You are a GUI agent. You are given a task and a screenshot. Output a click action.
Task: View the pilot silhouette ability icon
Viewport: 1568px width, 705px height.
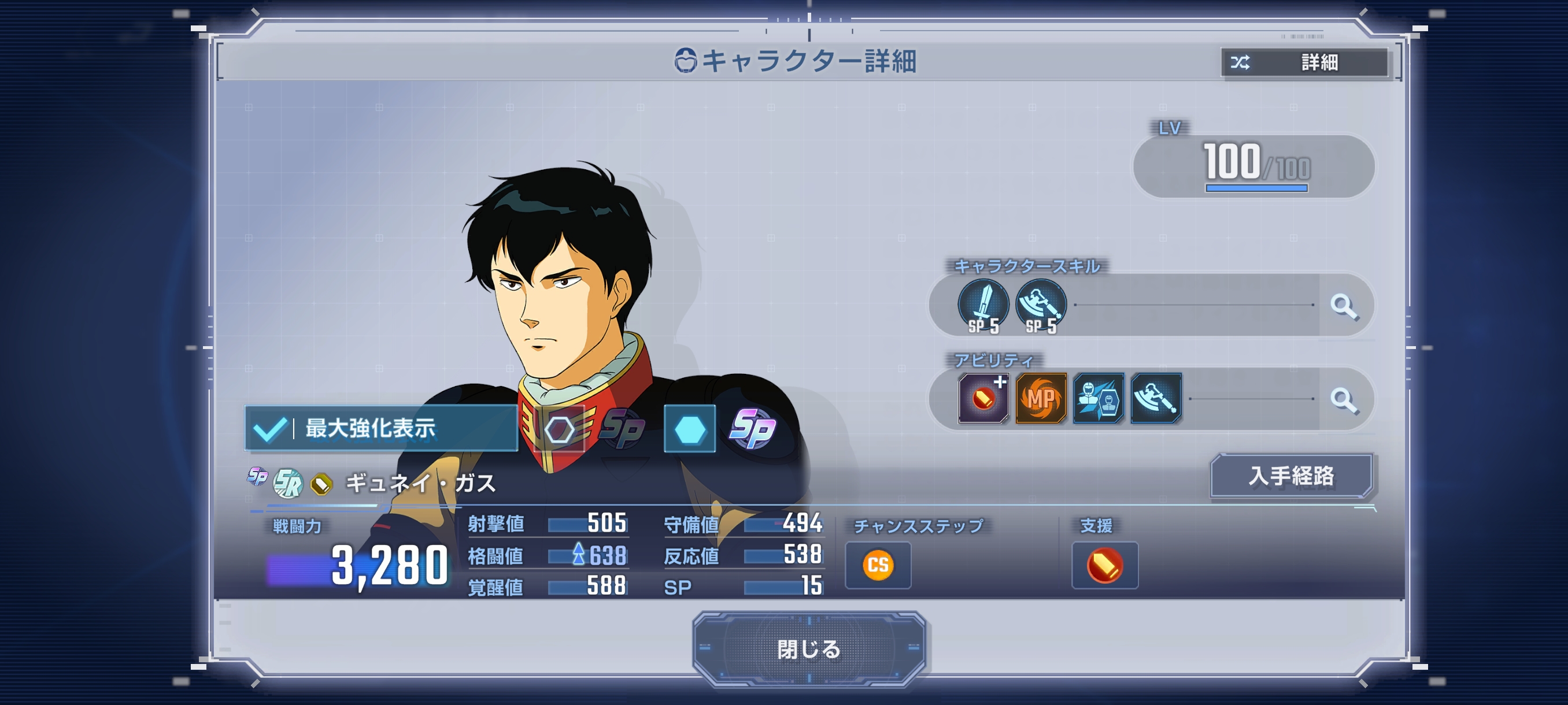click(x=1098, y=398)
